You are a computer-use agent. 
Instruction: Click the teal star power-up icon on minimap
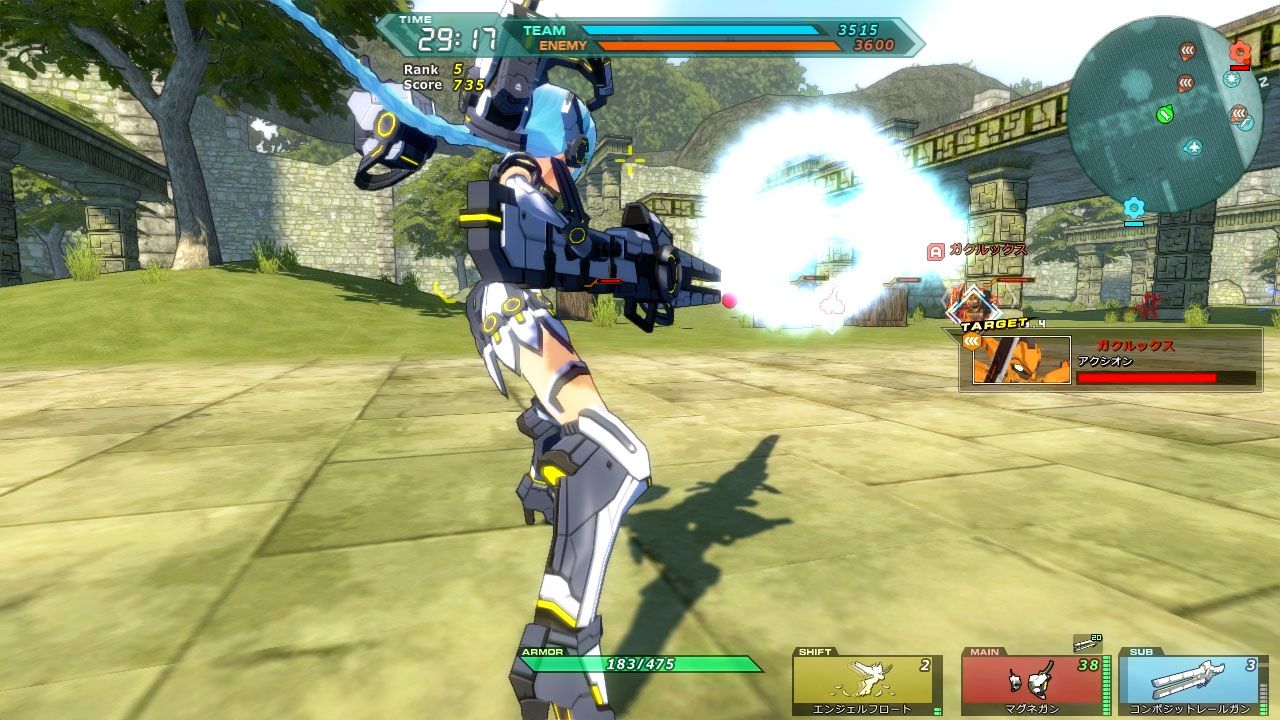pyautogui.click(x=1231, y=81)
